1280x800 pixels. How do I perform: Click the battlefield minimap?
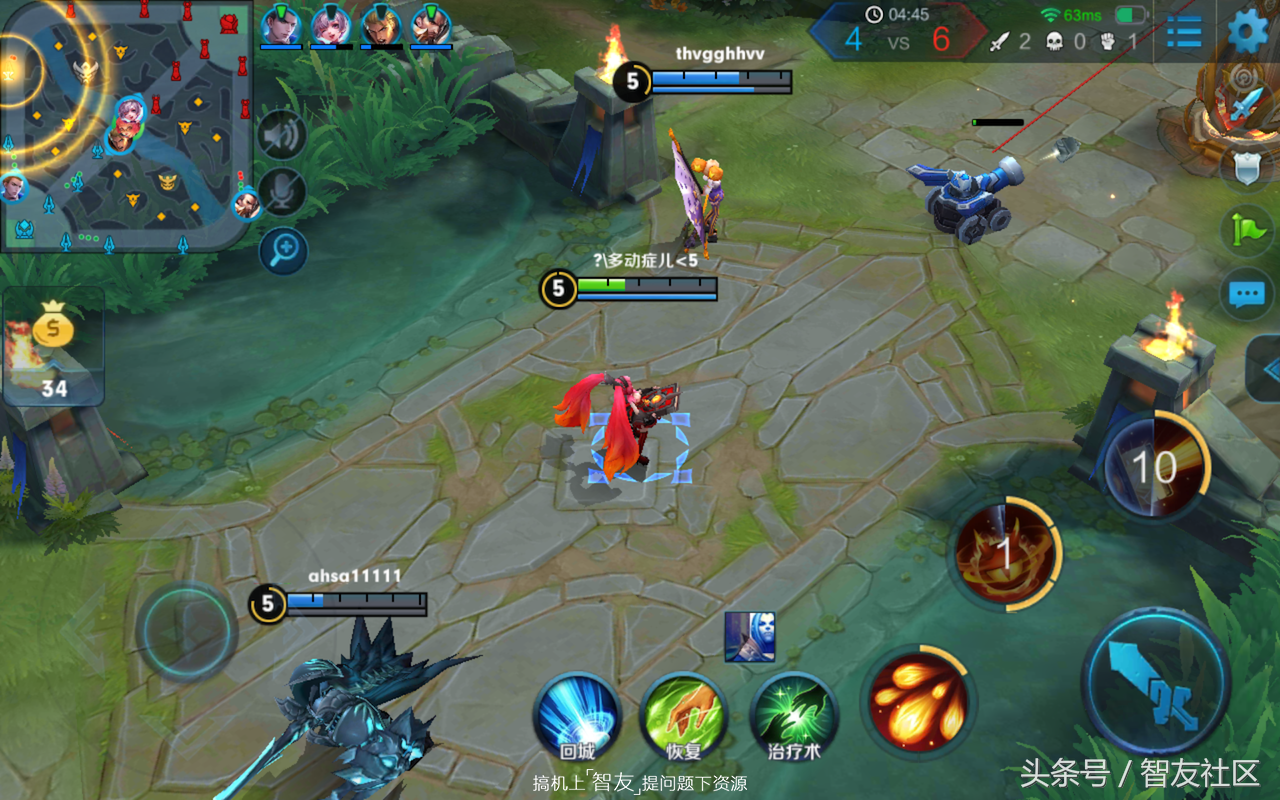coord(125,125)
